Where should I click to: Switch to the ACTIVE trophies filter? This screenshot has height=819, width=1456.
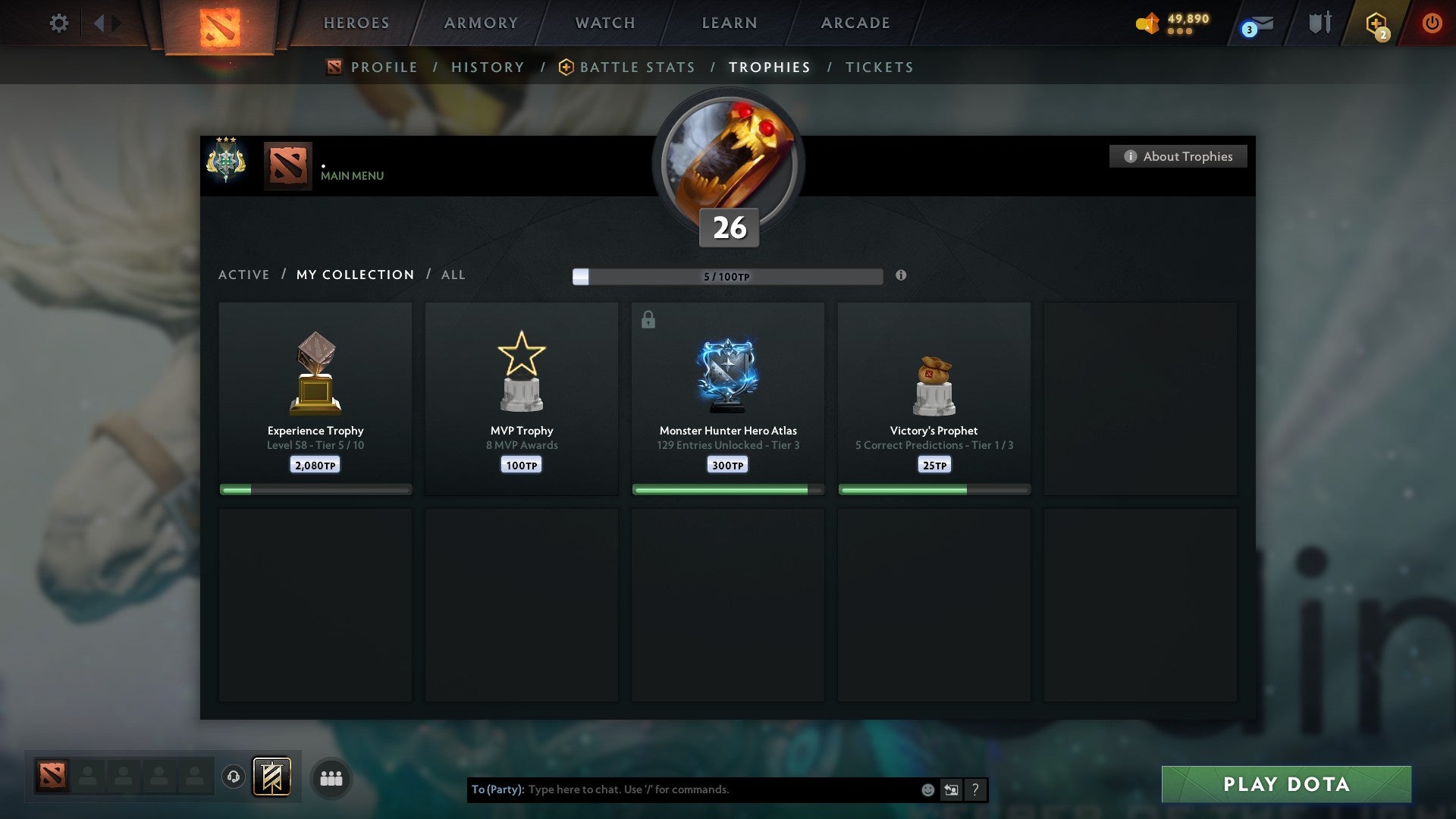[x=244, y=275]
